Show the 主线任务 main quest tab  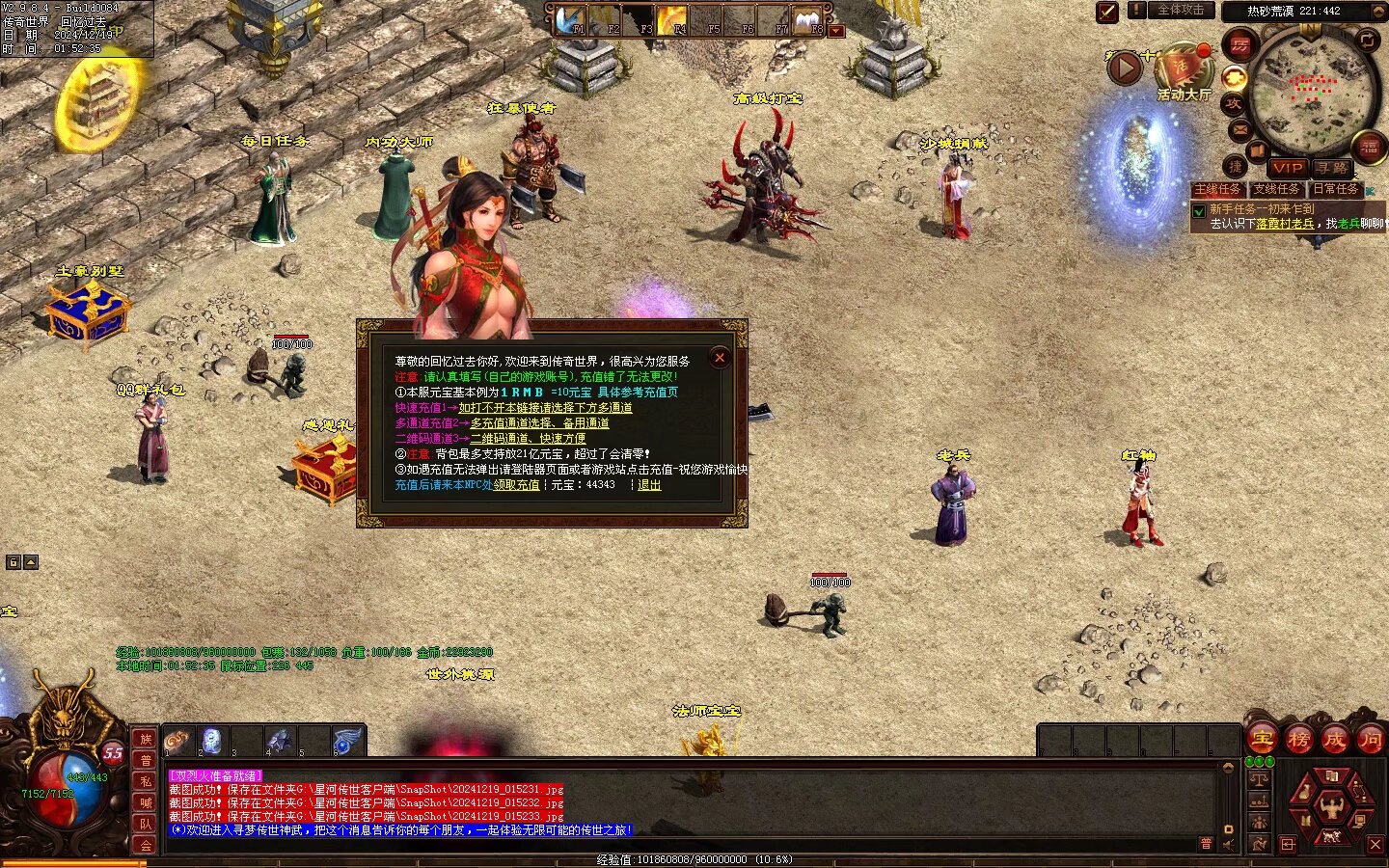(x=1217, y=190)
